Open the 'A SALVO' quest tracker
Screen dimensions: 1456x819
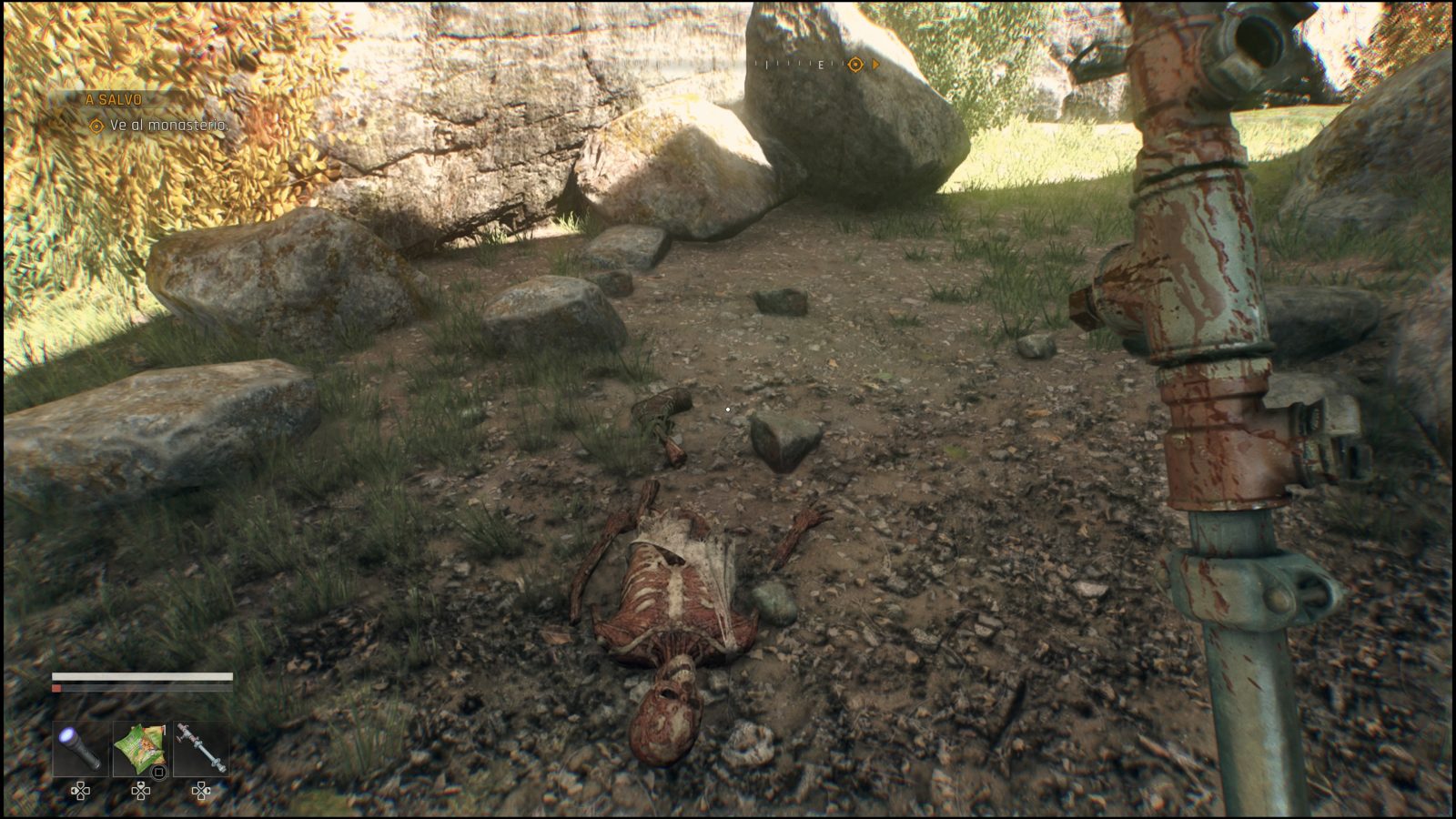[x=115, y=99]
